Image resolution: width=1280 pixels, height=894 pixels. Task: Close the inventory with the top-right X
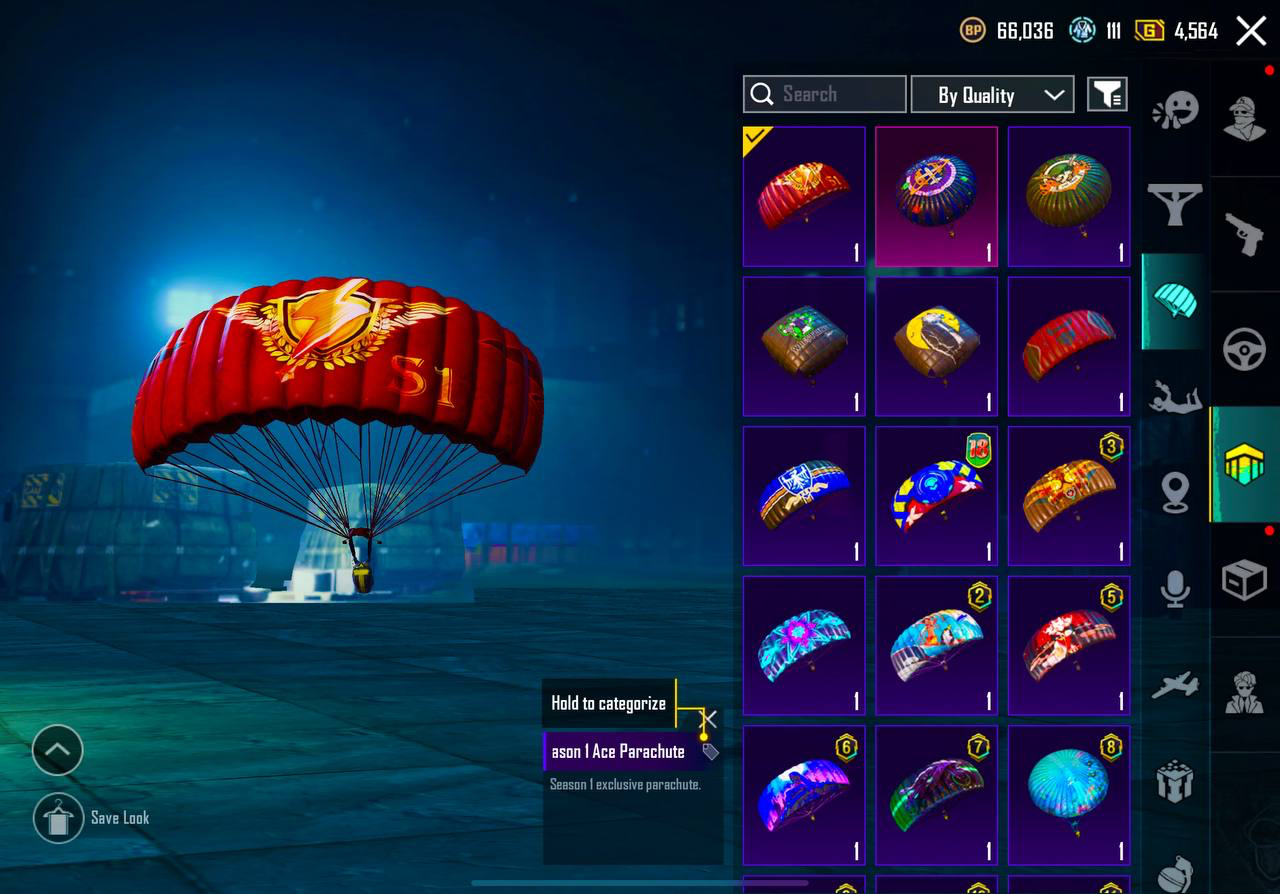(x=1251, y=31)
